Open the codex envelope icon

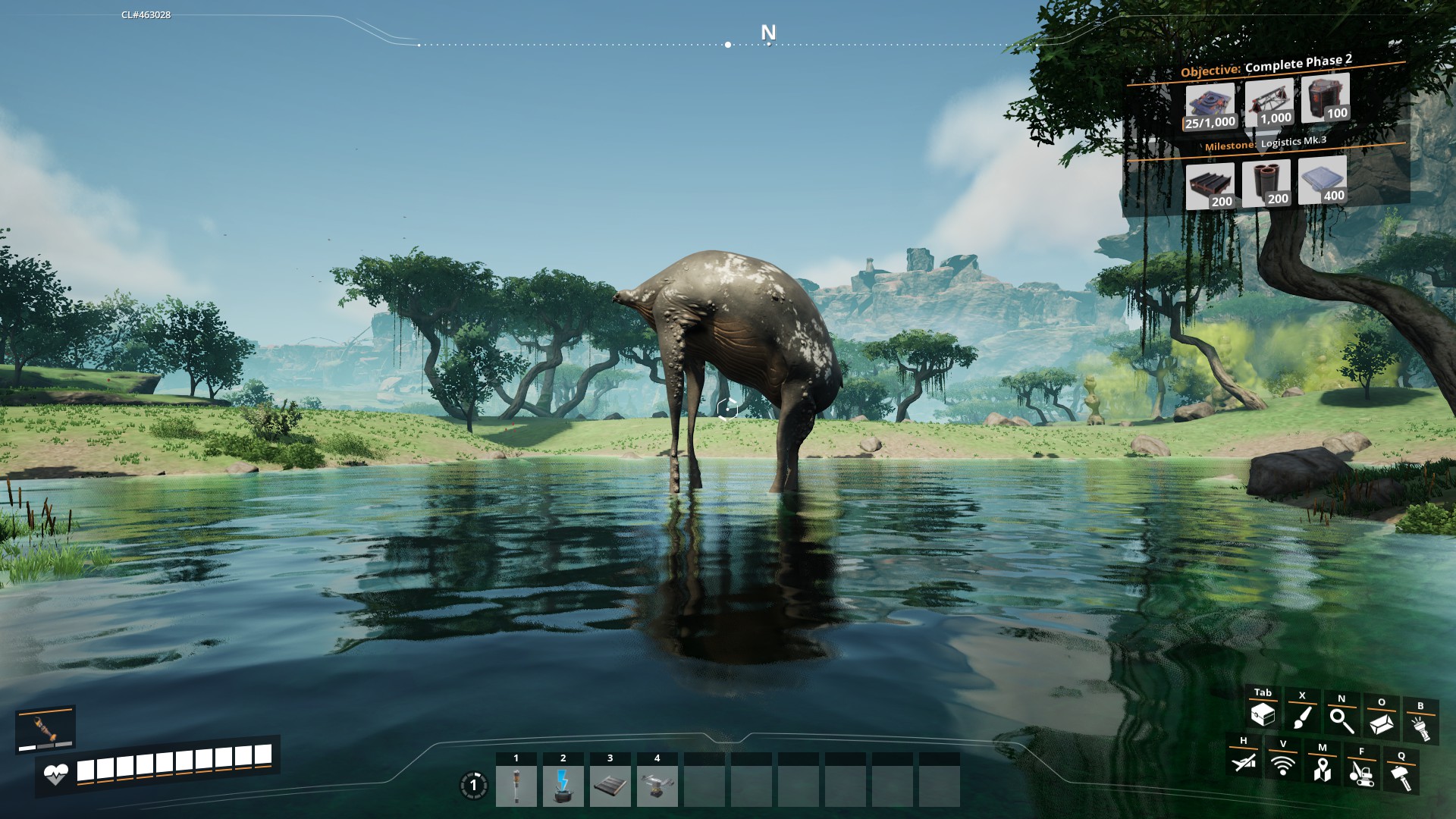(1381, 723)
